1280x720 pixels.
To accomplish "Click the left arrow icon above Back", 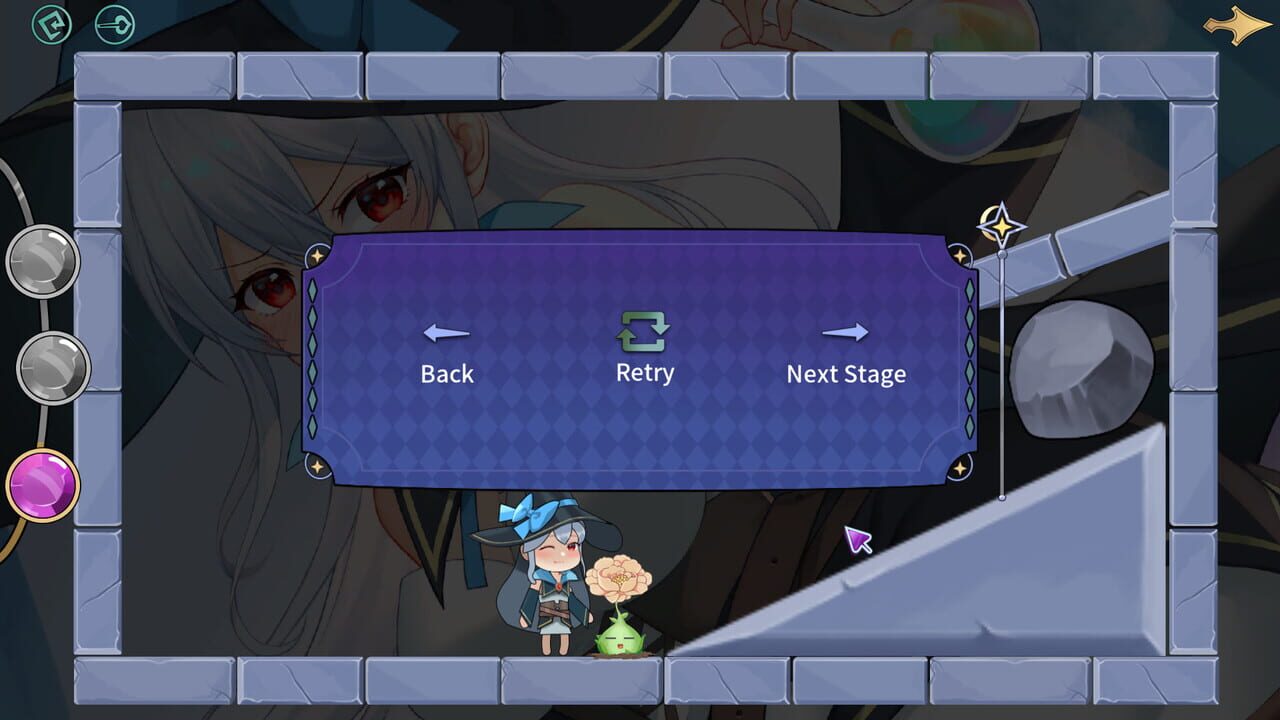I will coord(446,333).
